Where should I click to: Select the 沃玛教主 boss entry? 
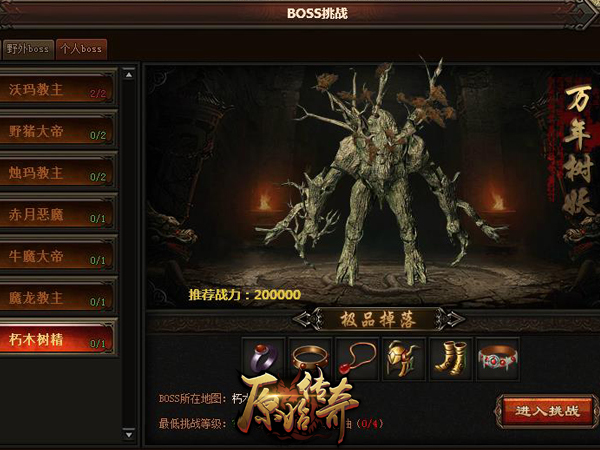pyautogui.click(x=58, y=87)
